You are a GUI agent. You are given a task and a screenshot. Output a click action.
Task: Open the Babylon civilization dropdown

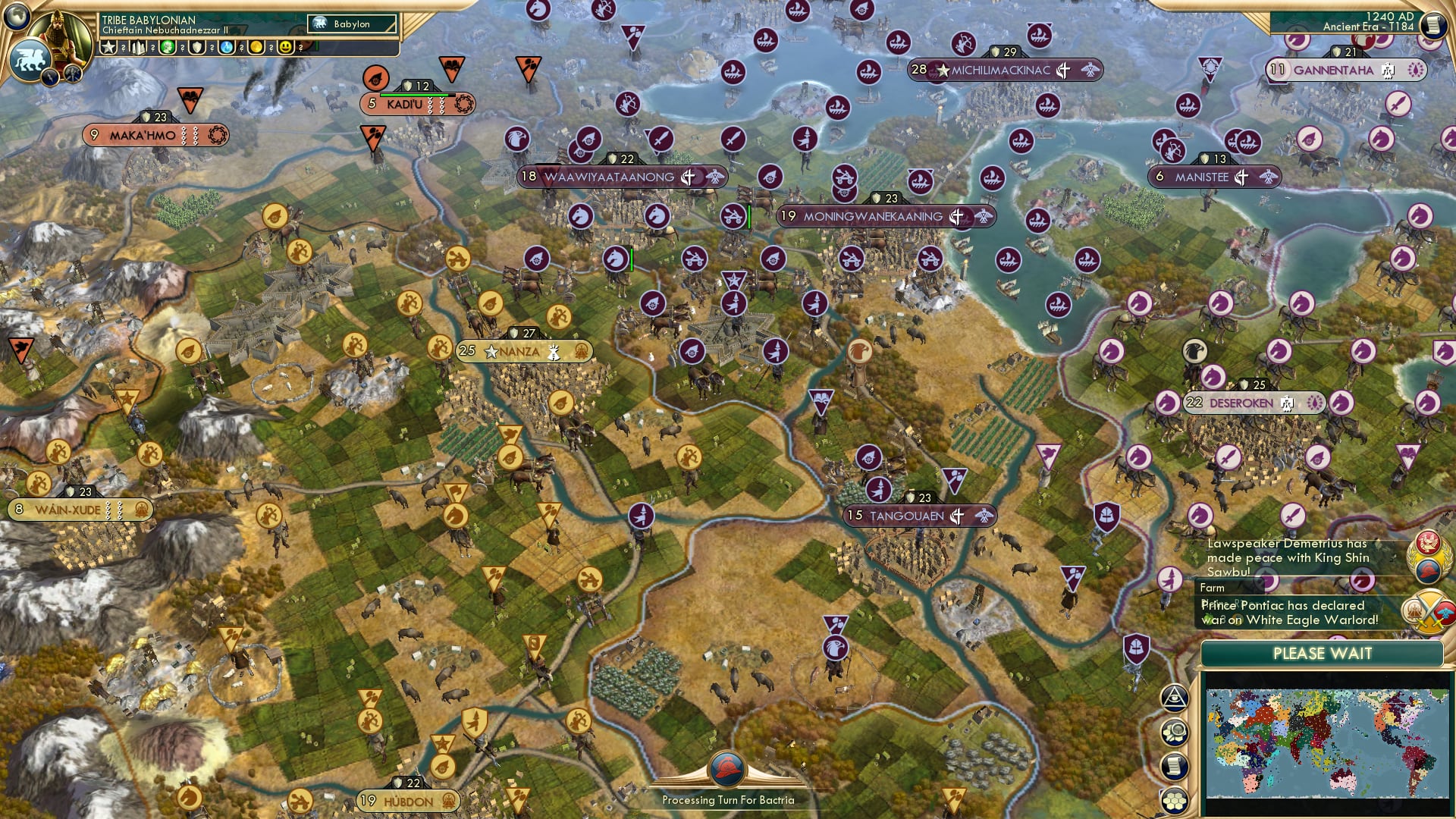(x=350, y=24)
